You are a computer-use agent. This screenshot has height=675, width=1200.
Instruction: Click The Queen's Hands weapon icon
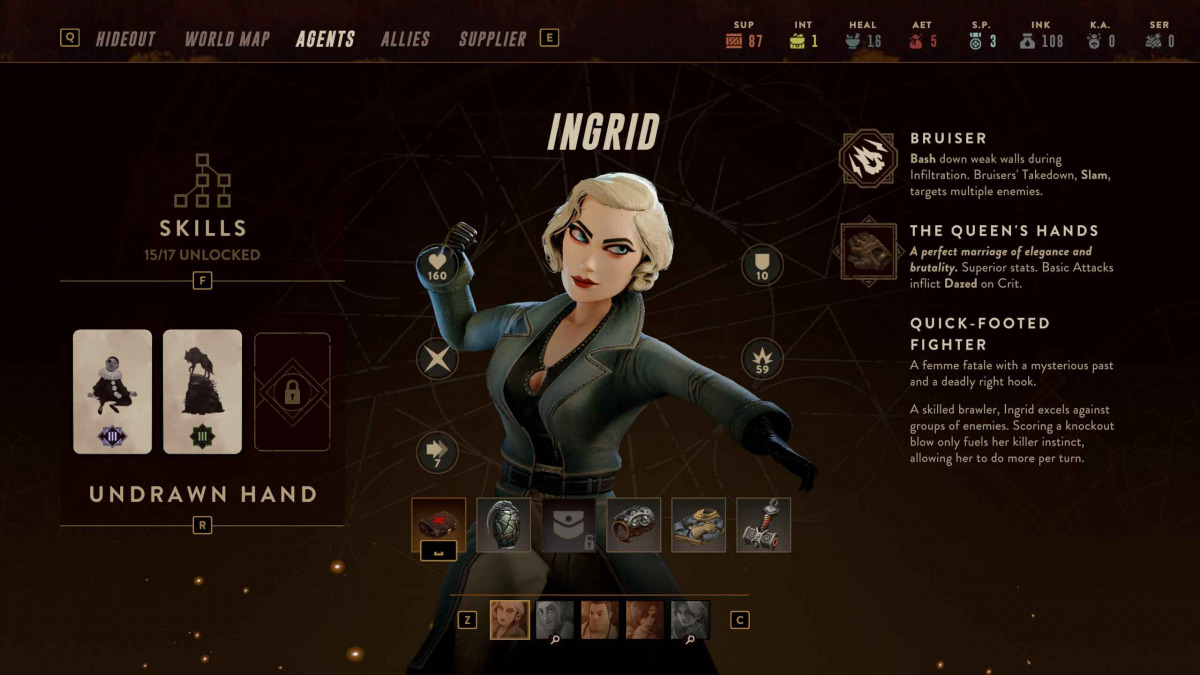867,251
